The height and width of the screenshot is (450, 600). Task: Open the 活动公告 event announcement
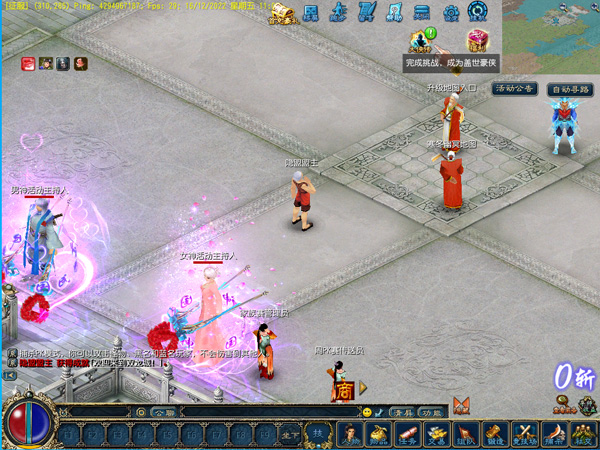[515, 89]
